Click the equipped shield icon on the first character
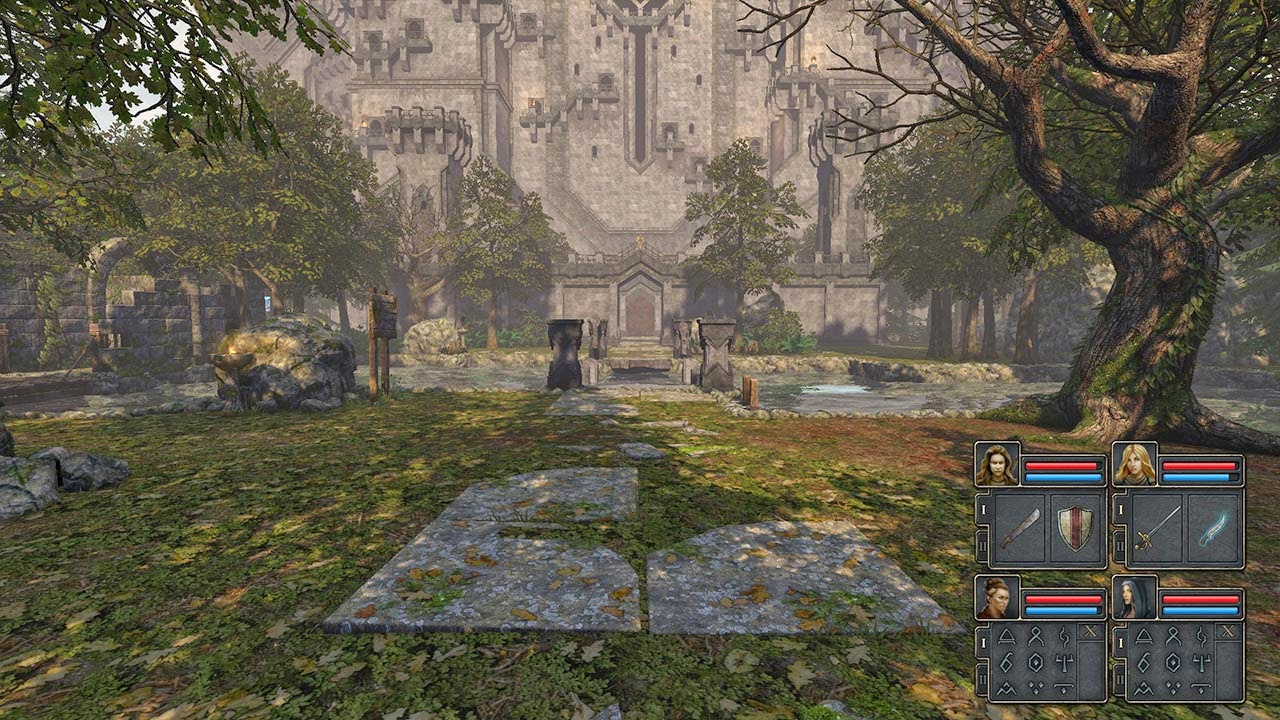Screen dimensions: 1280x720 [x=1073, y=530]
